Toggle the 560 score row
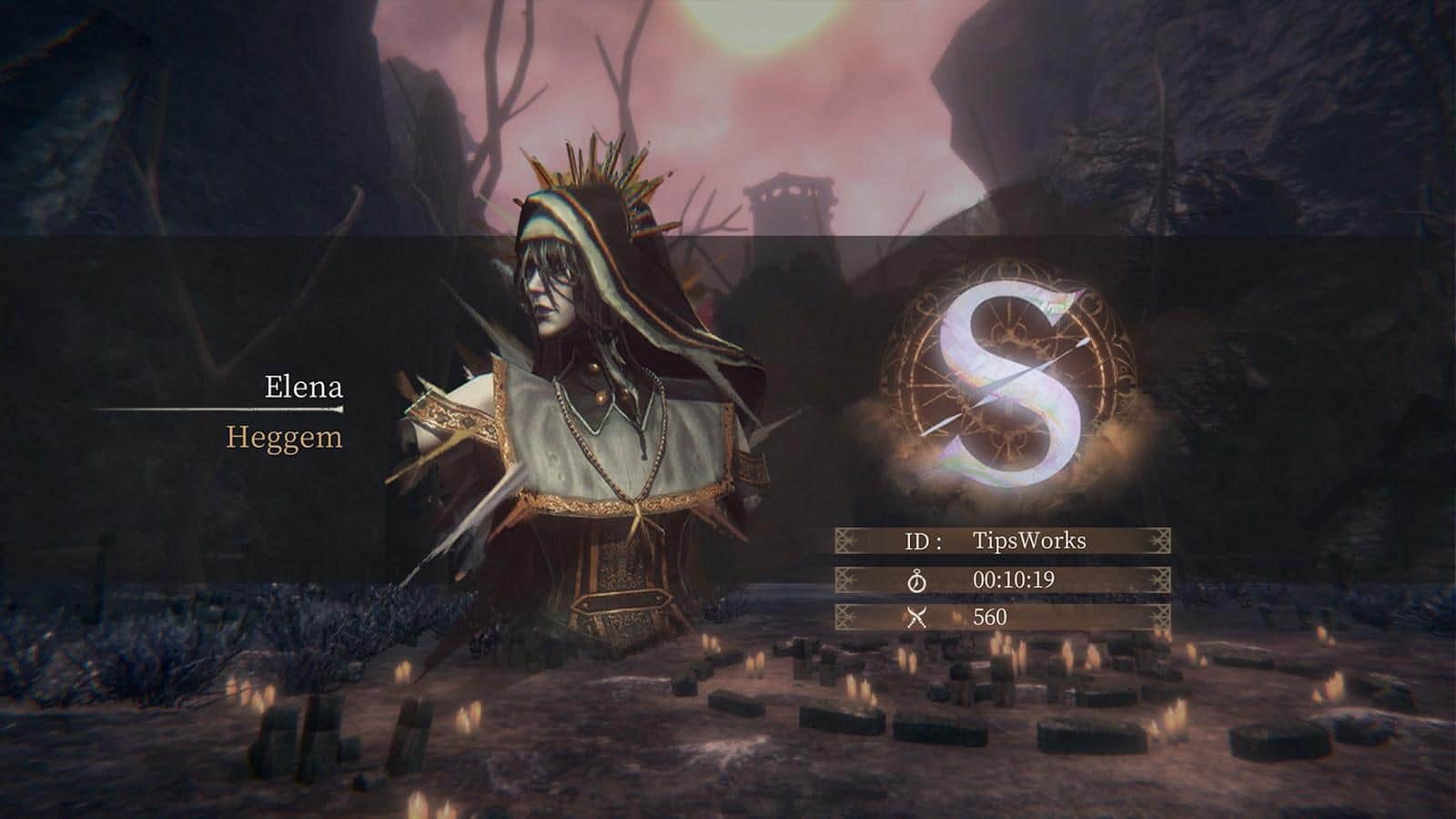This screenshot has width=1456, height=819. 1001,617
